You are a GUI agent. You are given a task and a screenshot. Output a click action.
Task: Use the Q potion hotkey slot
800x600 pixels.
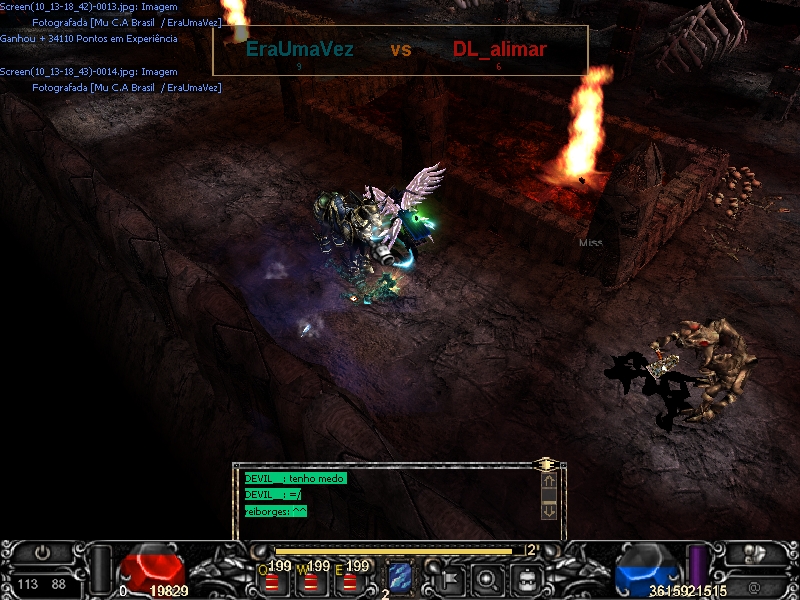[x=272, y=579]
